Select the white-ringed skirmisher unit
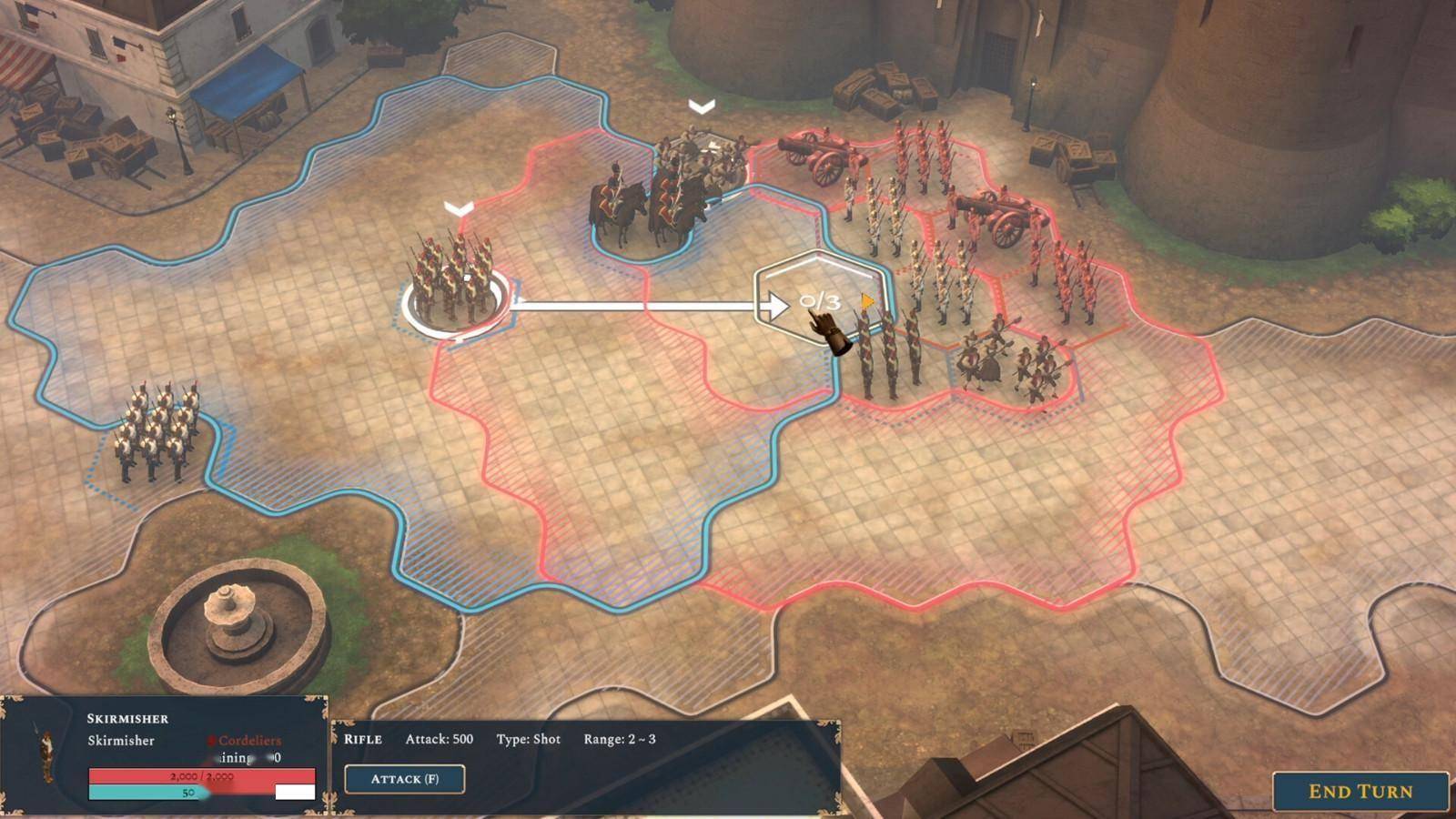Screen dimensions: 1456x819 coord(453,282)
